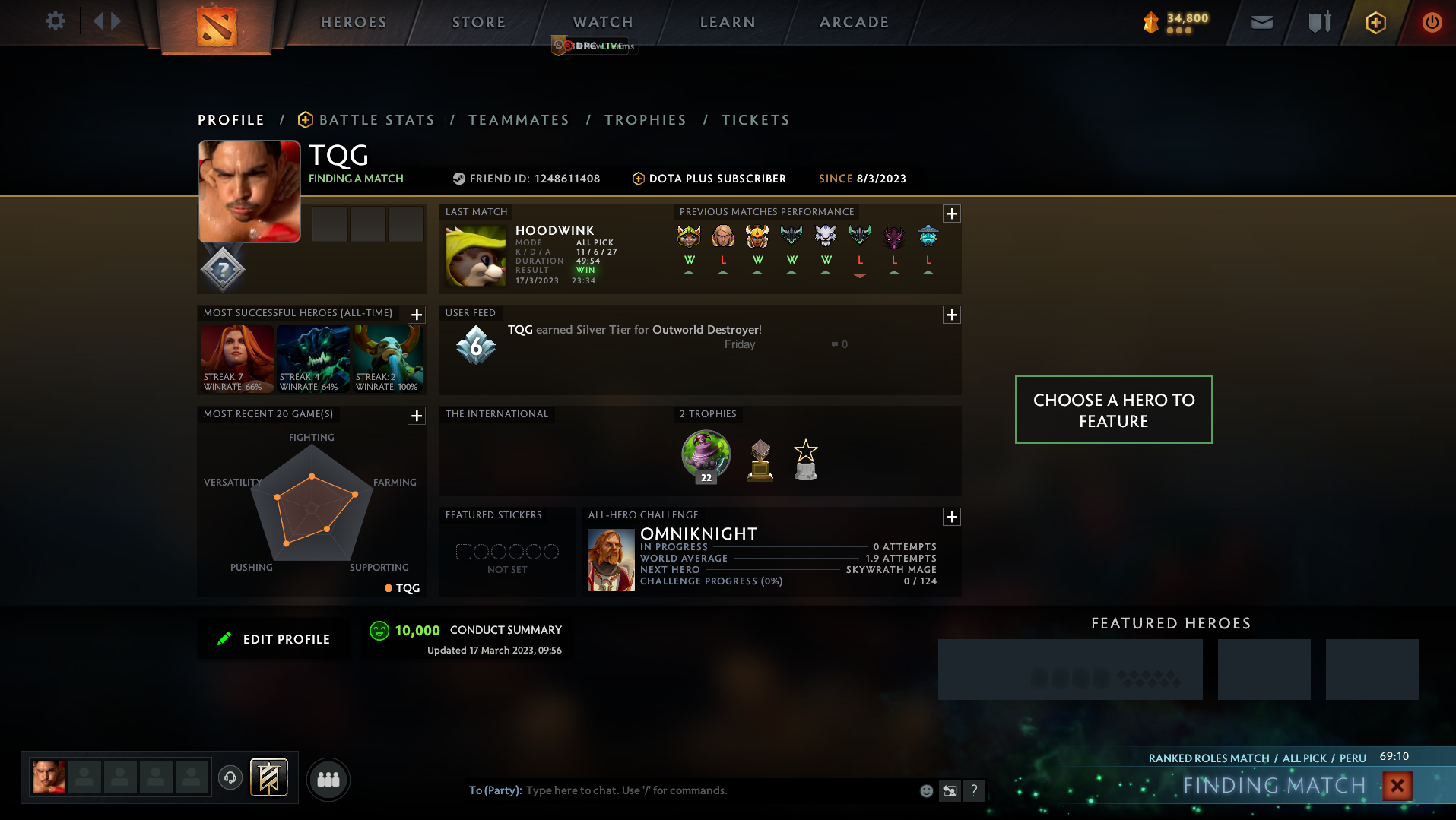Click Choose a Hero to Feature
This screenshot has height=820, width=1456.
click(1113, 410)
